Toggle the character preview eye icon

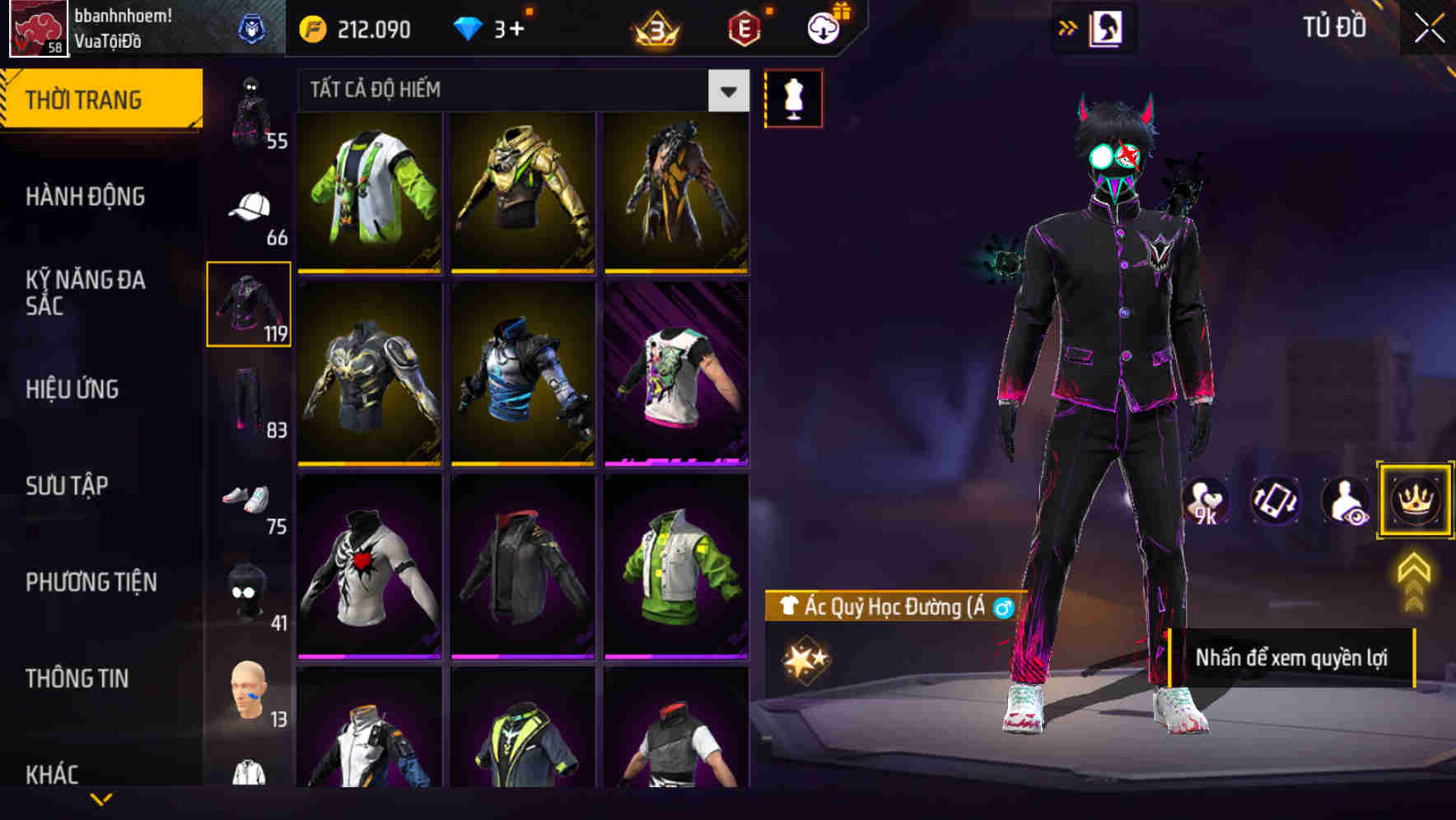click(1345, 502)
